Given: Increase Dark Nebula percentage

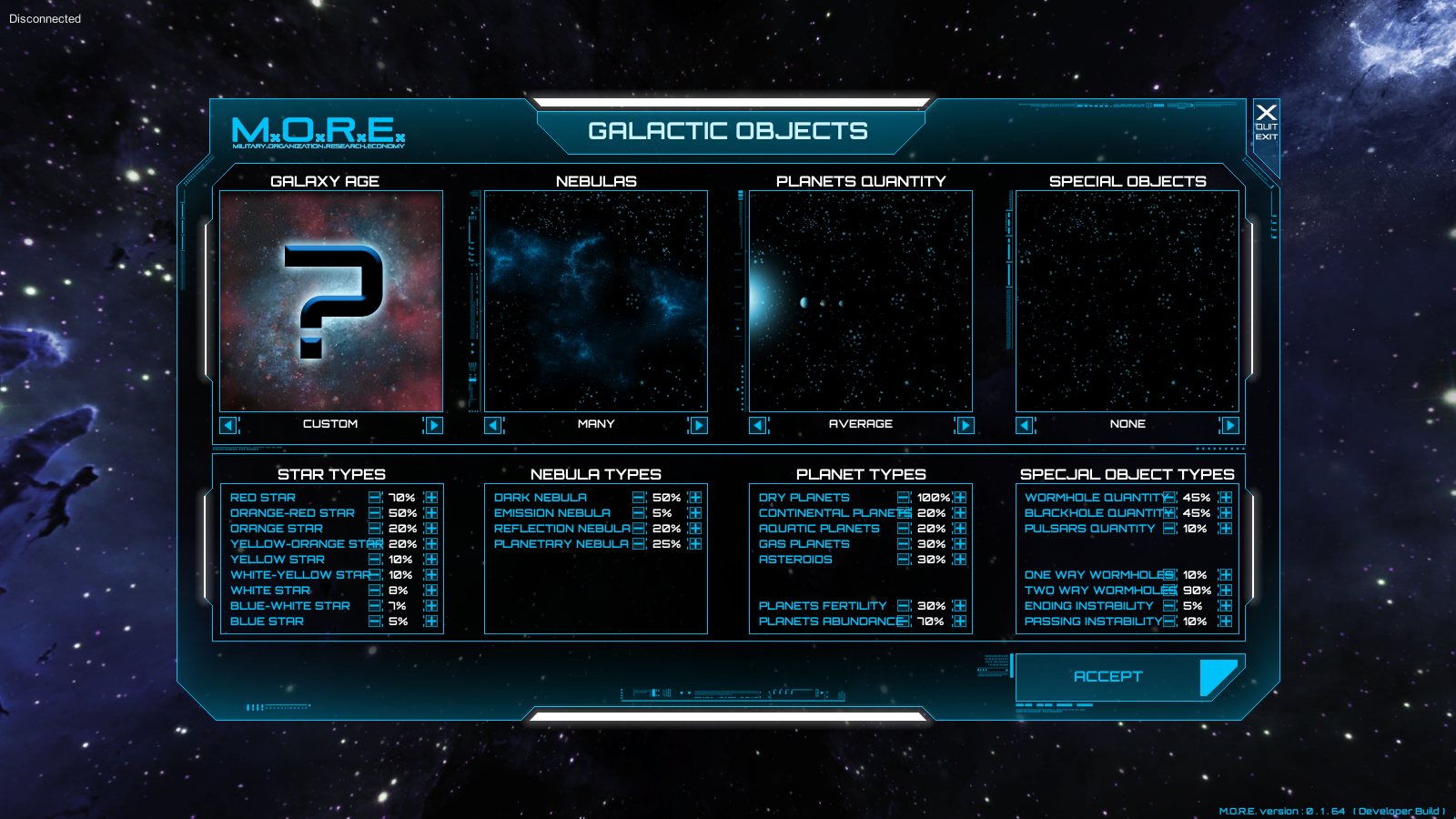Looking at the screenshot, I should (696, 498).
